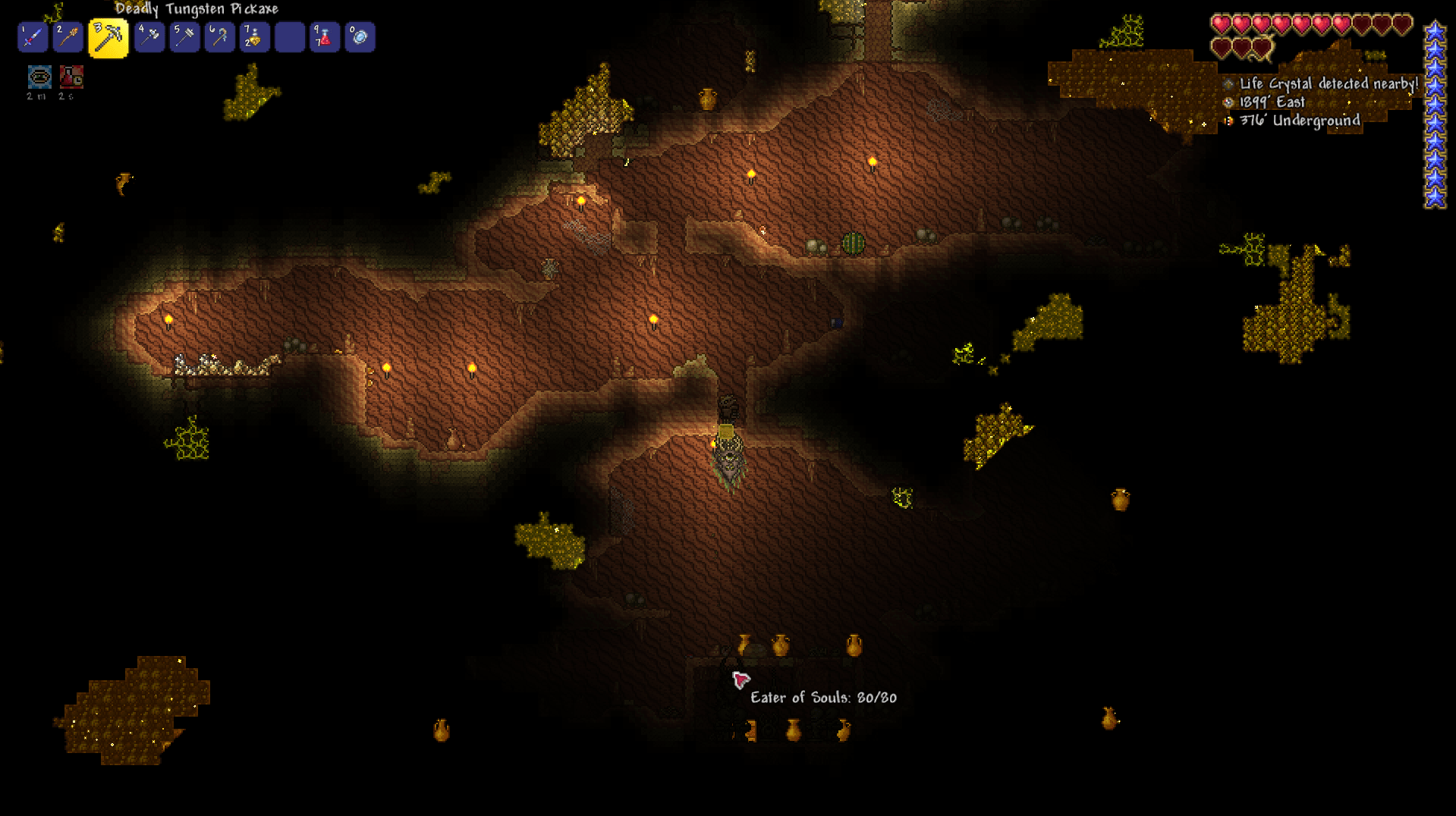The image size is (1456, 816).
Task: Click the Compass icon showing 1899' East
Action: click(x=1228, y=102)
